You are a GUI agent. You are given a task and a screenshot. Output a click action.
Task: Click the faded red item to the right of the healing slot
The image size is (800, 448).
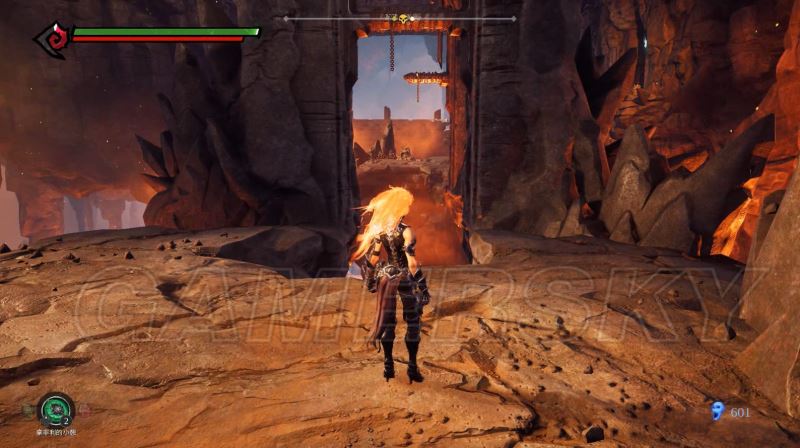(x=83, y=409)
